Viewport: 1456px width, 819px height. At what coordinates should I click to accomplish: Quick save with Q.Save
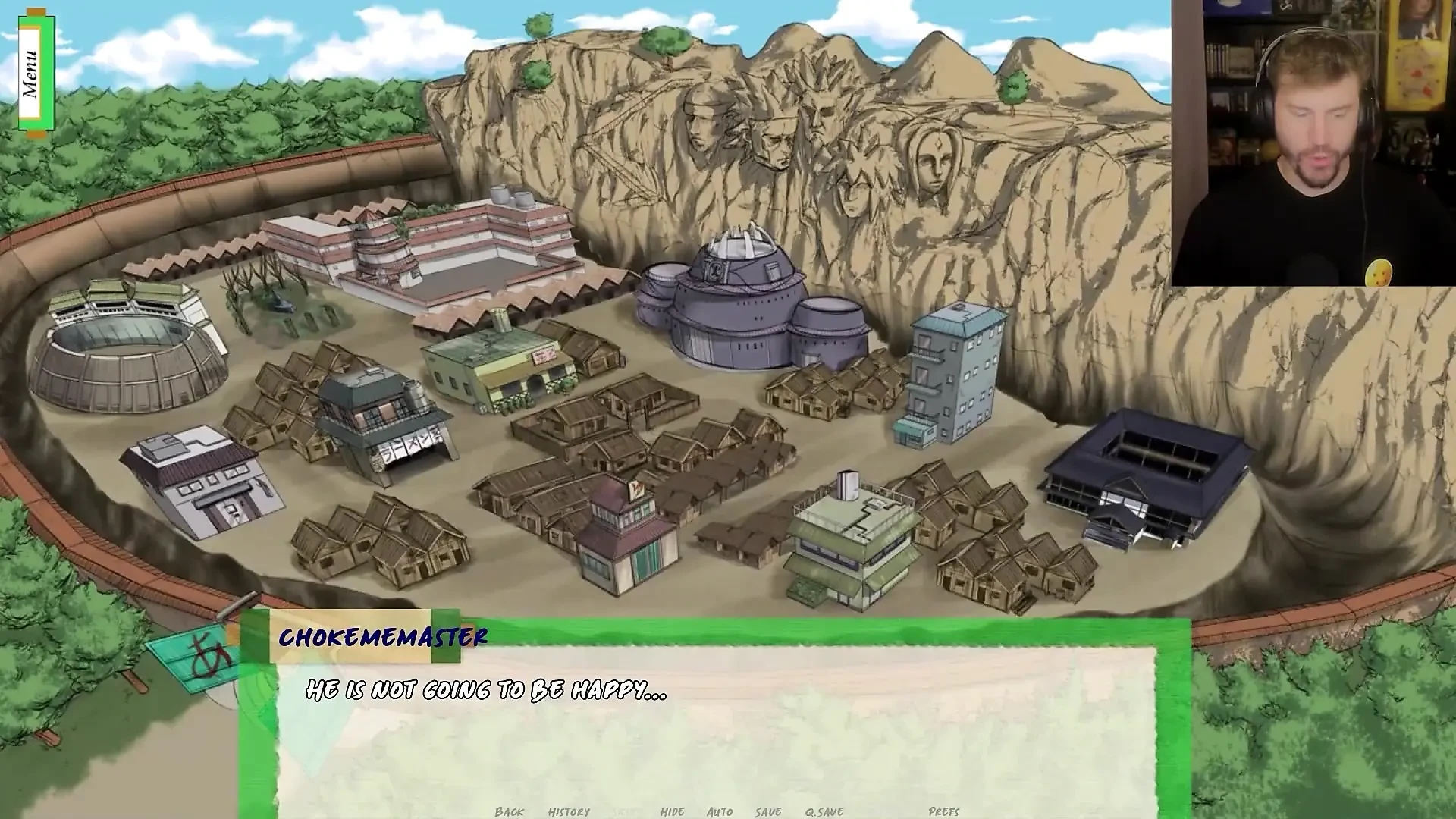pyautogui.click(x=824, y=811)
